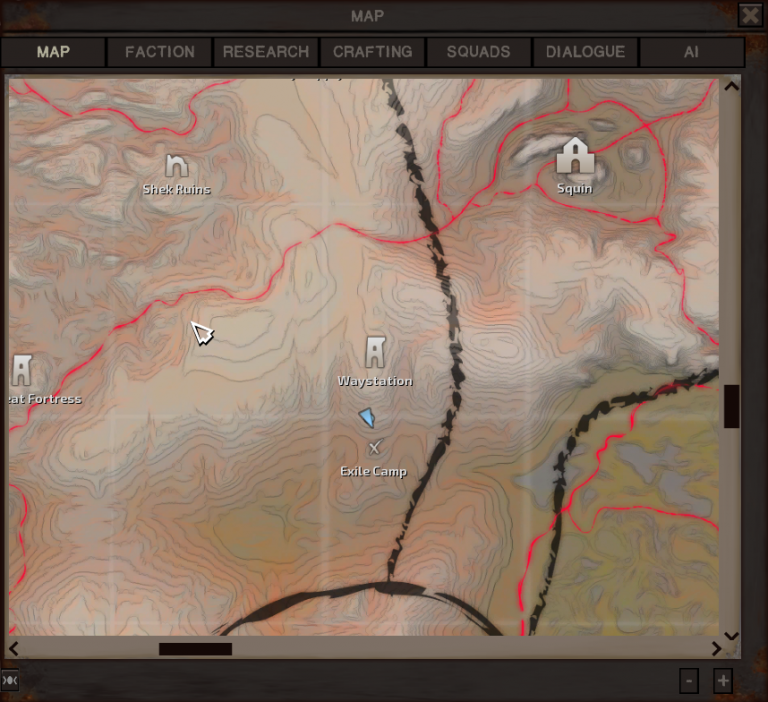Open the Dialogue tab
Screen dimensions: 768x702
(x=585, y=52)
